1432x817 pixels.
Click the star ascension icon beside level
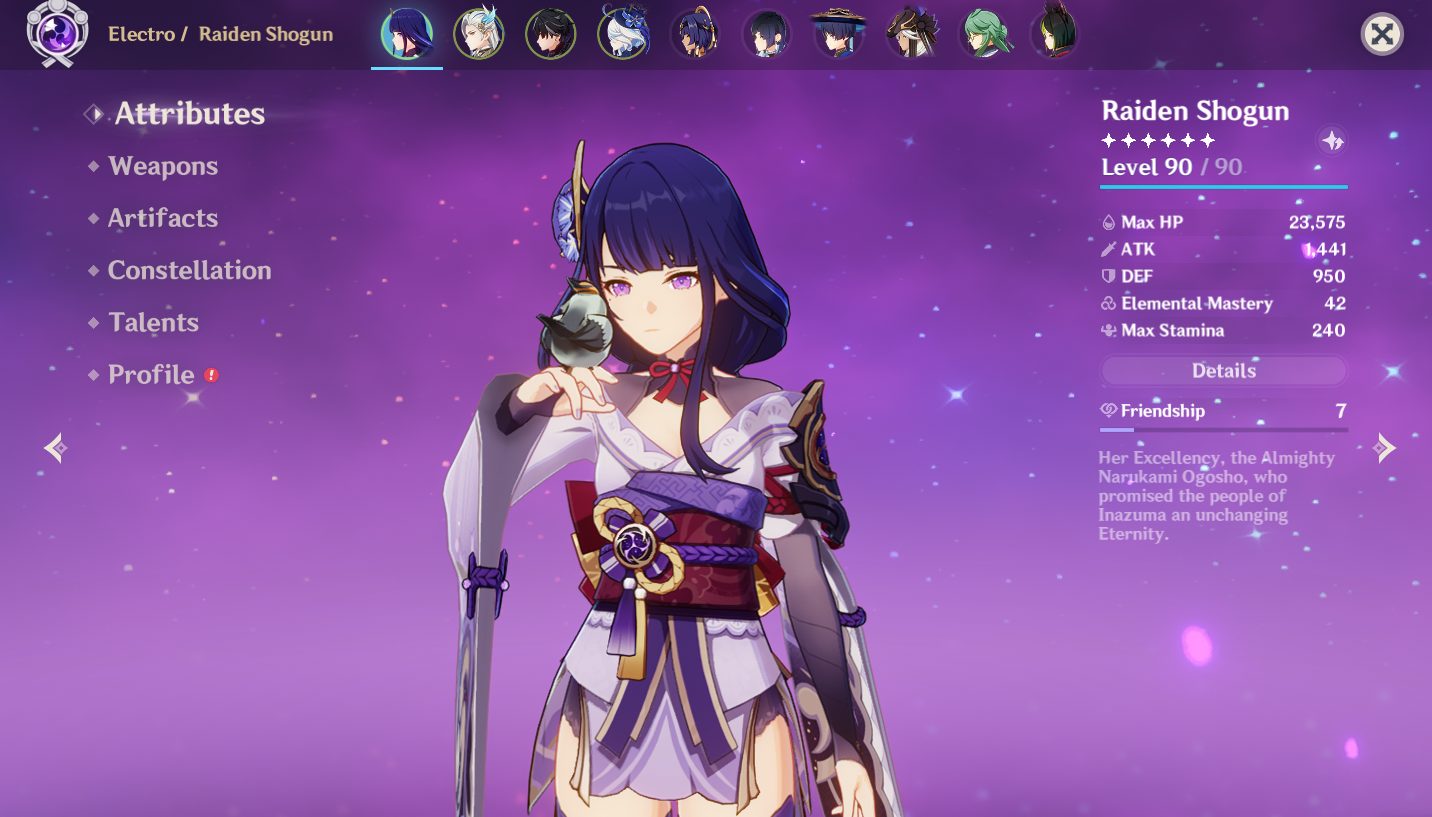pyautogui.click(x=1332, y=141)
